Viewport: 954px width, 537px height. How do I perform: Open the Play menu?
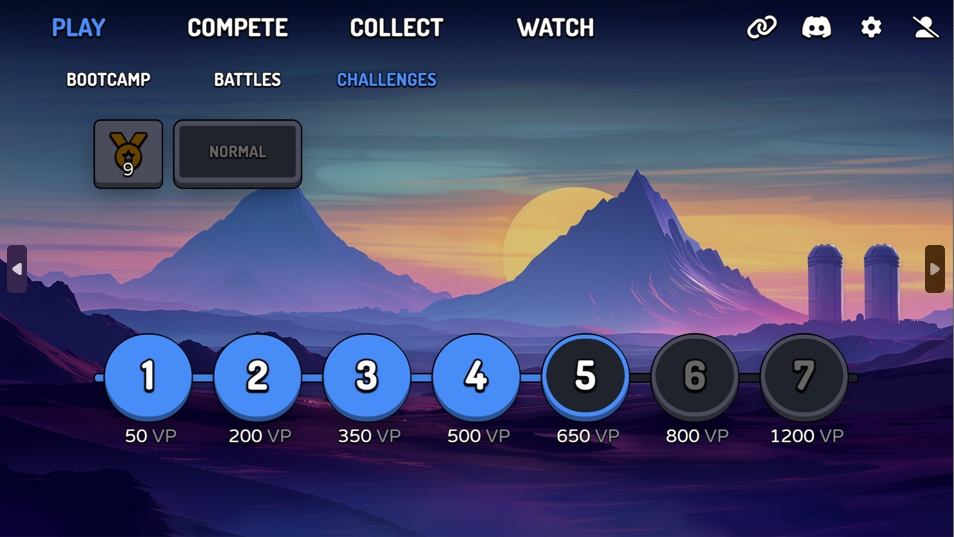pos(78,28)
